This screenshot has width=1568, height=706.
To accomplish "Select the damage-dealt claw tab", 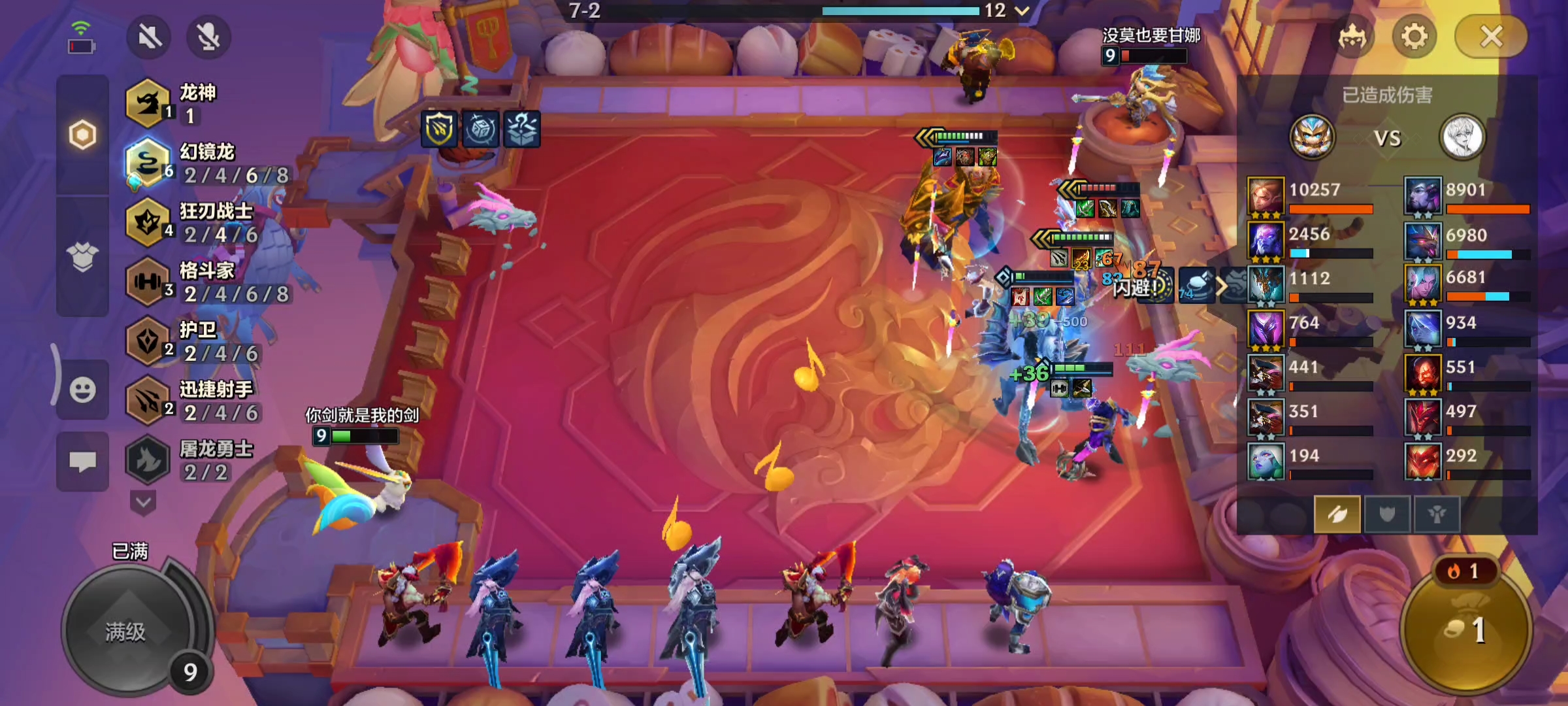I will click(1337, 514).
